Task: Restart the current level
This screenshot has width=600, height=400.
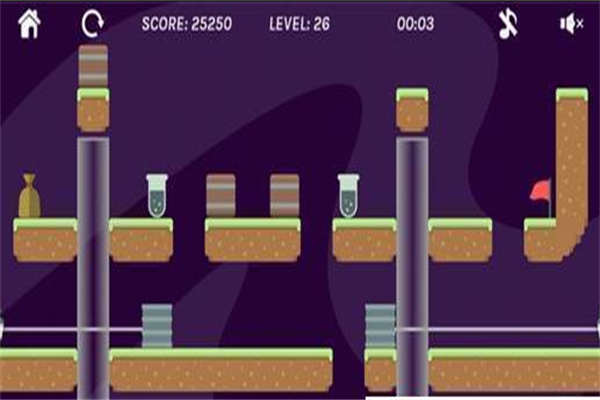Action: [92, 24]
